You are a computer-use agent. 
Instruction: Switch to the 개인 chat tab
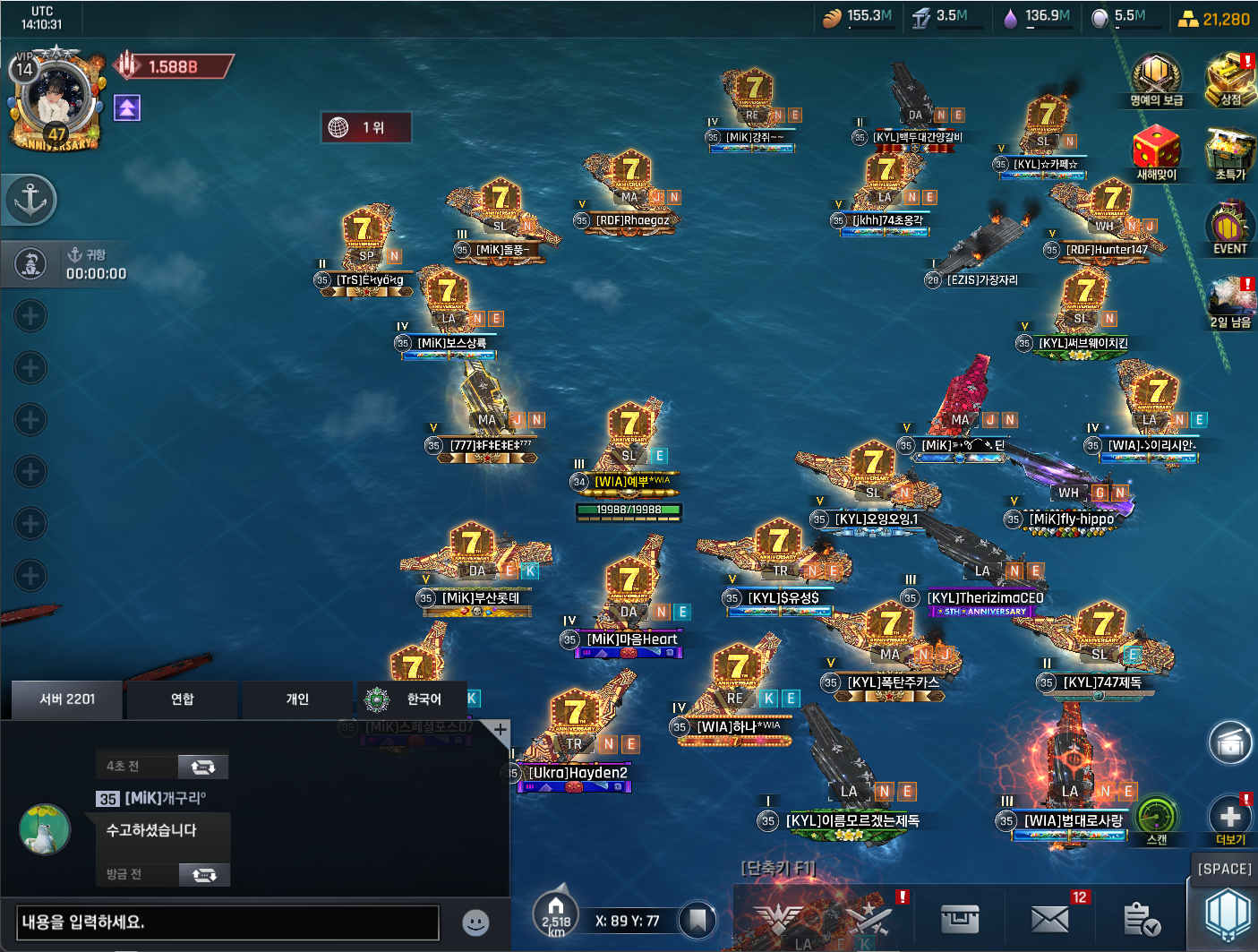click(297, 699)
